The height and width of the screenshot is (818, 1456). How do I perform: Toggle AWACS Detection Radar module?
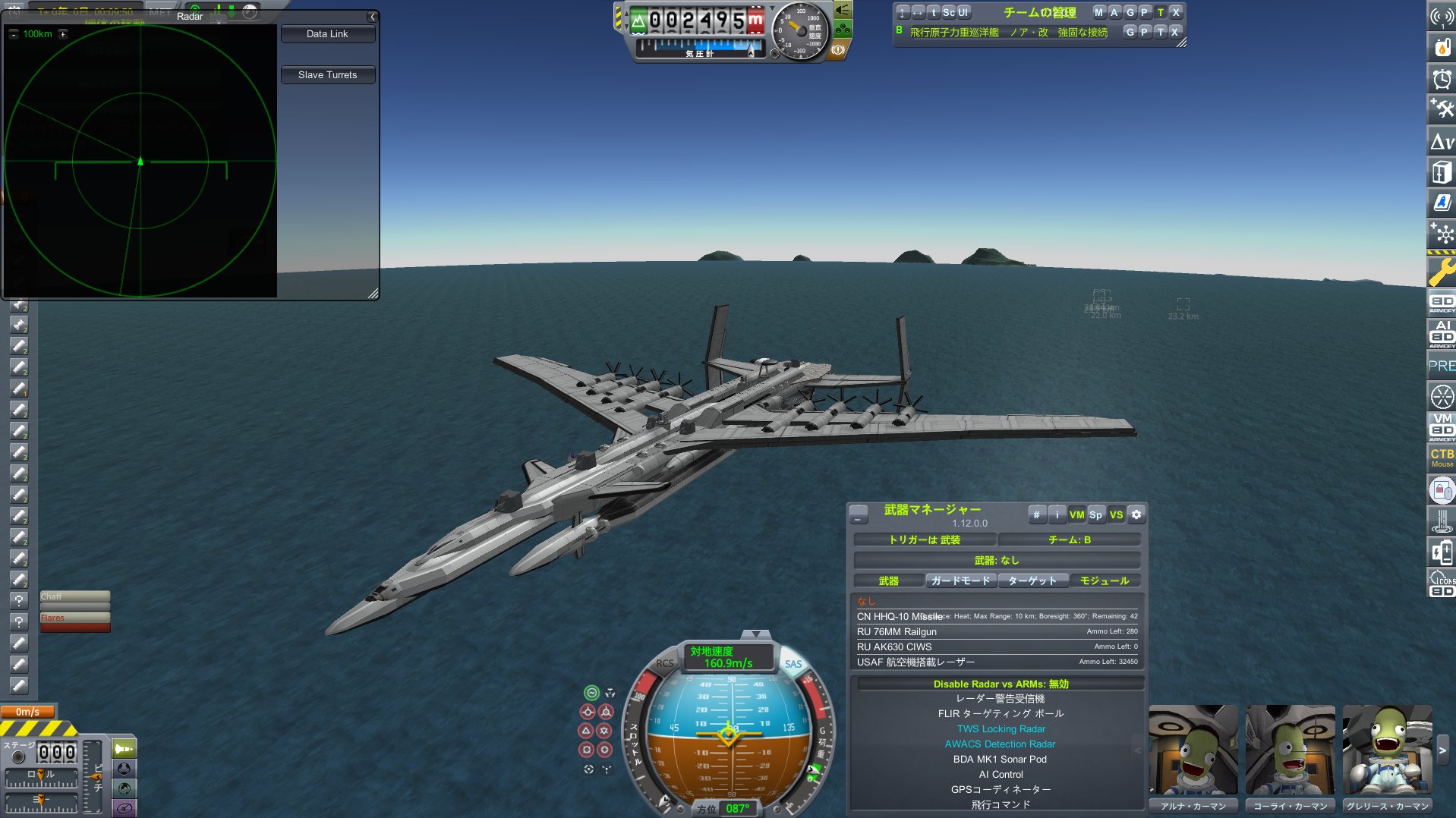pyautogui.click(x=1000, y=744)
